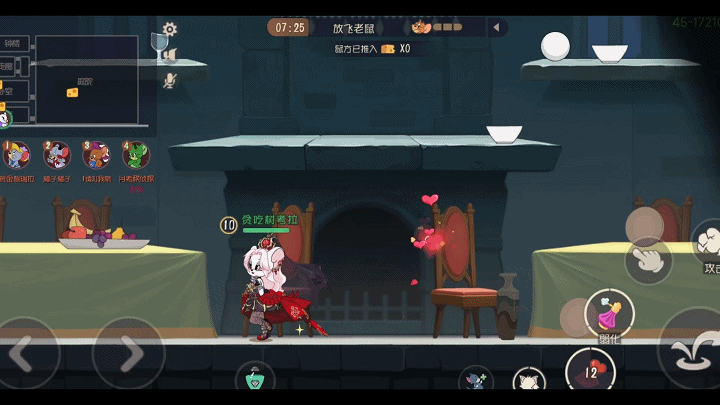Toggle the muted microphone icon
Image resolution: width=720 pixels, height=405 pixels.
point(170,79)
